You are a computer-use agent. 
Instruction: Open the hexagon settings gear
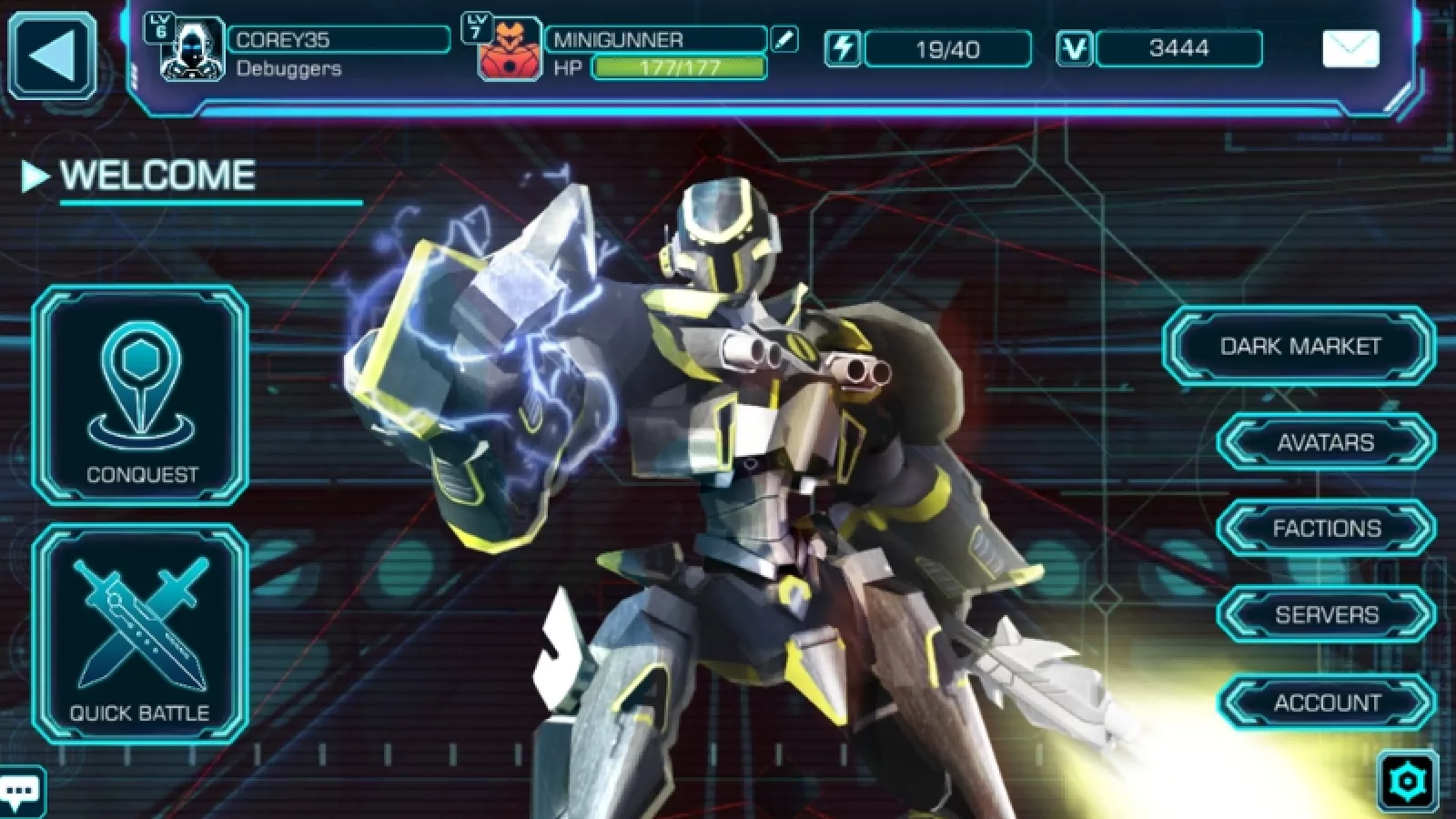(x=1407, y=781)
